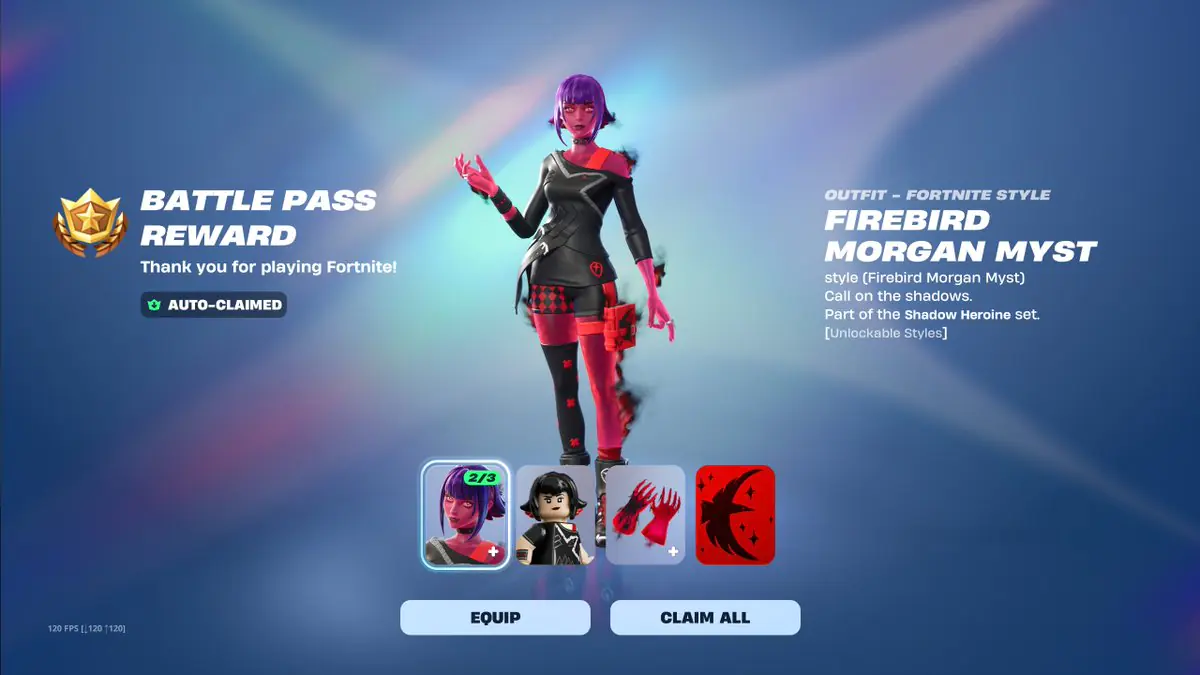The height and width of the screenshot is (675, 1200).
Task: Open the Unlockable Styles link
Action: click(x=885, y=332)
